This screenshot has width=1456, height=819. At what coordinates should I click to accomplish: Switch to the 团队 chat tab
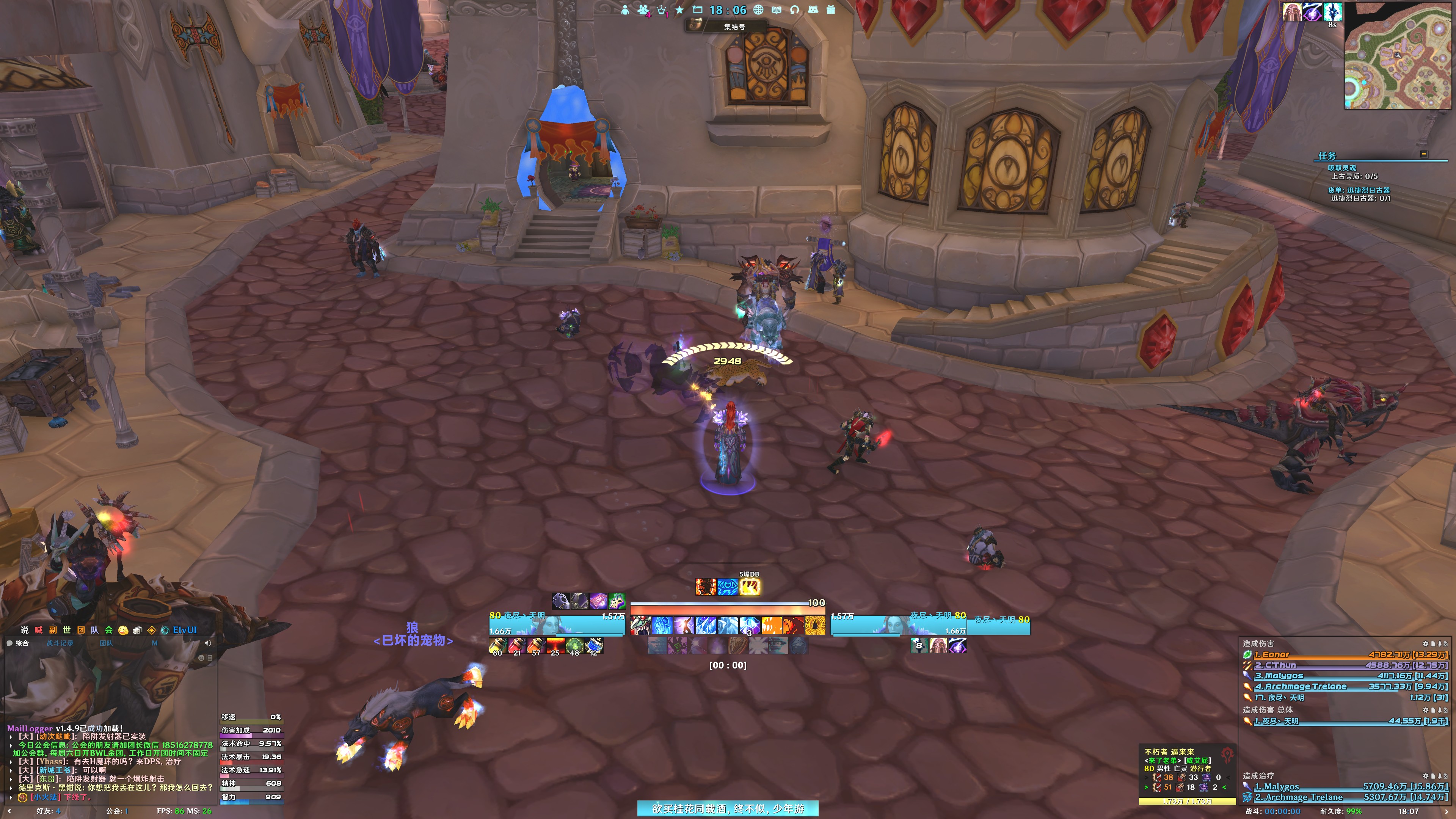pyautogui.click(x=106, y=643)
